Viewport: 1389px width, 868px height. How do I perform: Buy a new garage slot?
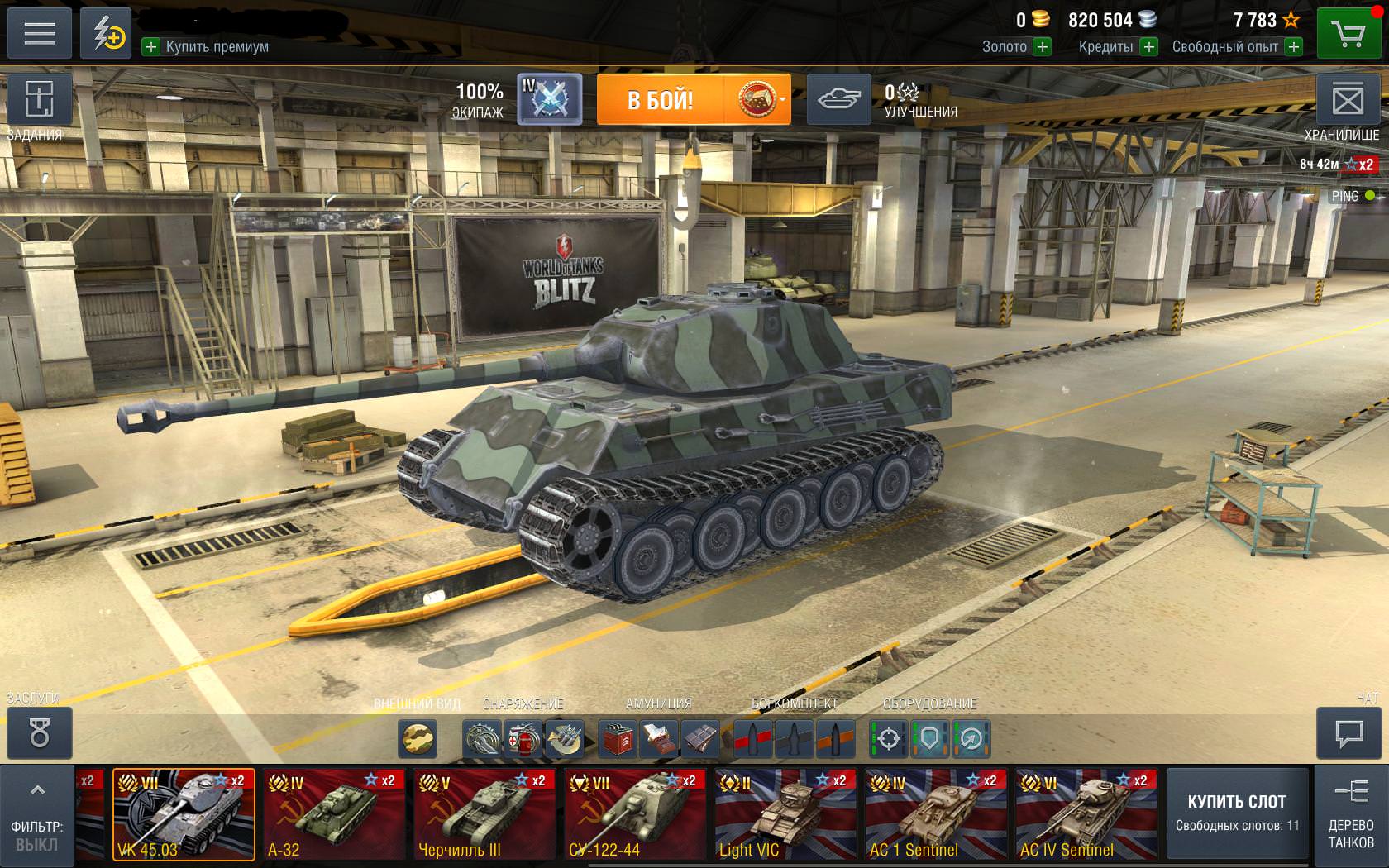coord(1237,813)
